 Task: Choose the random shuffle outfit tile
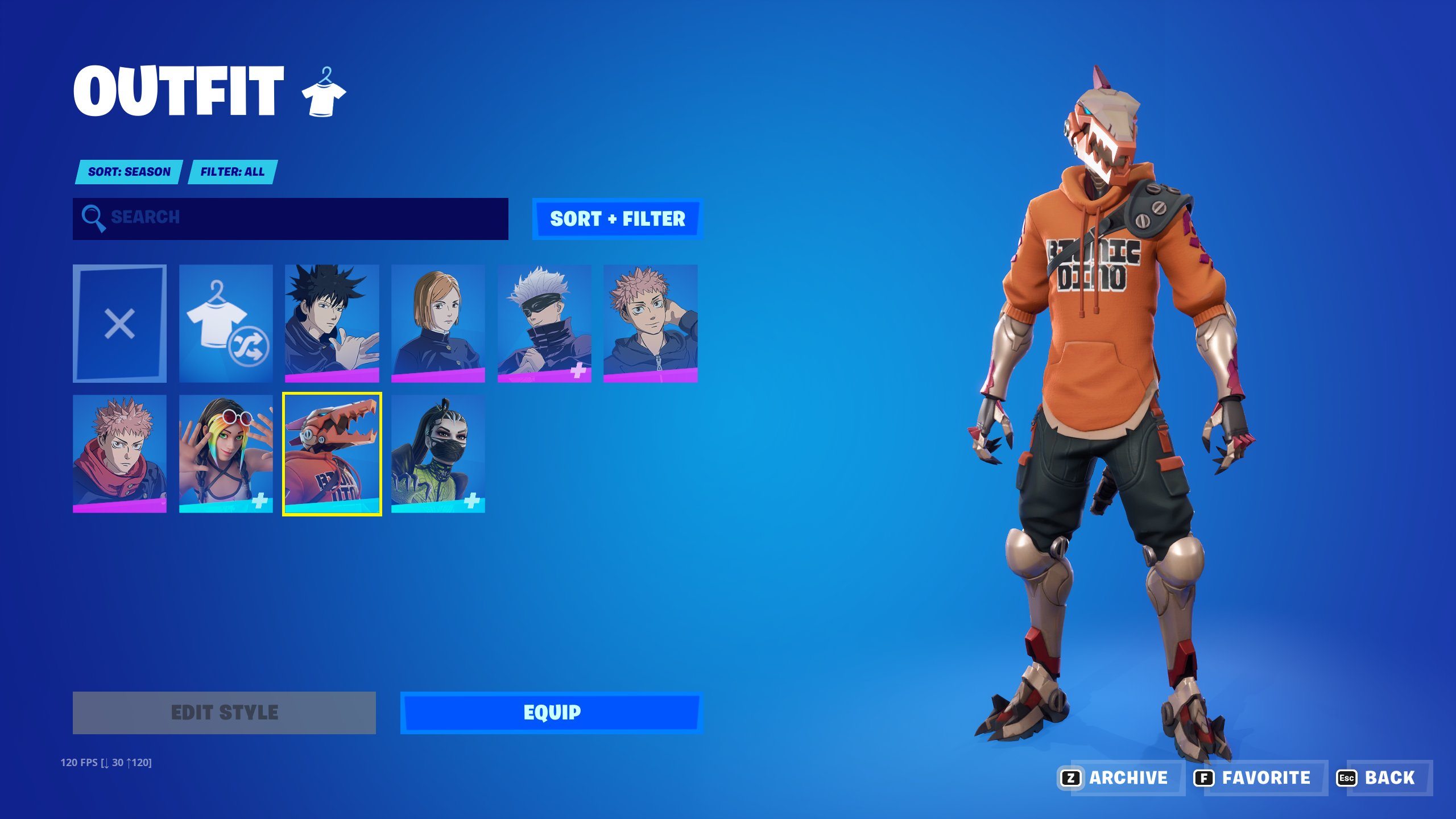[226, 323]
